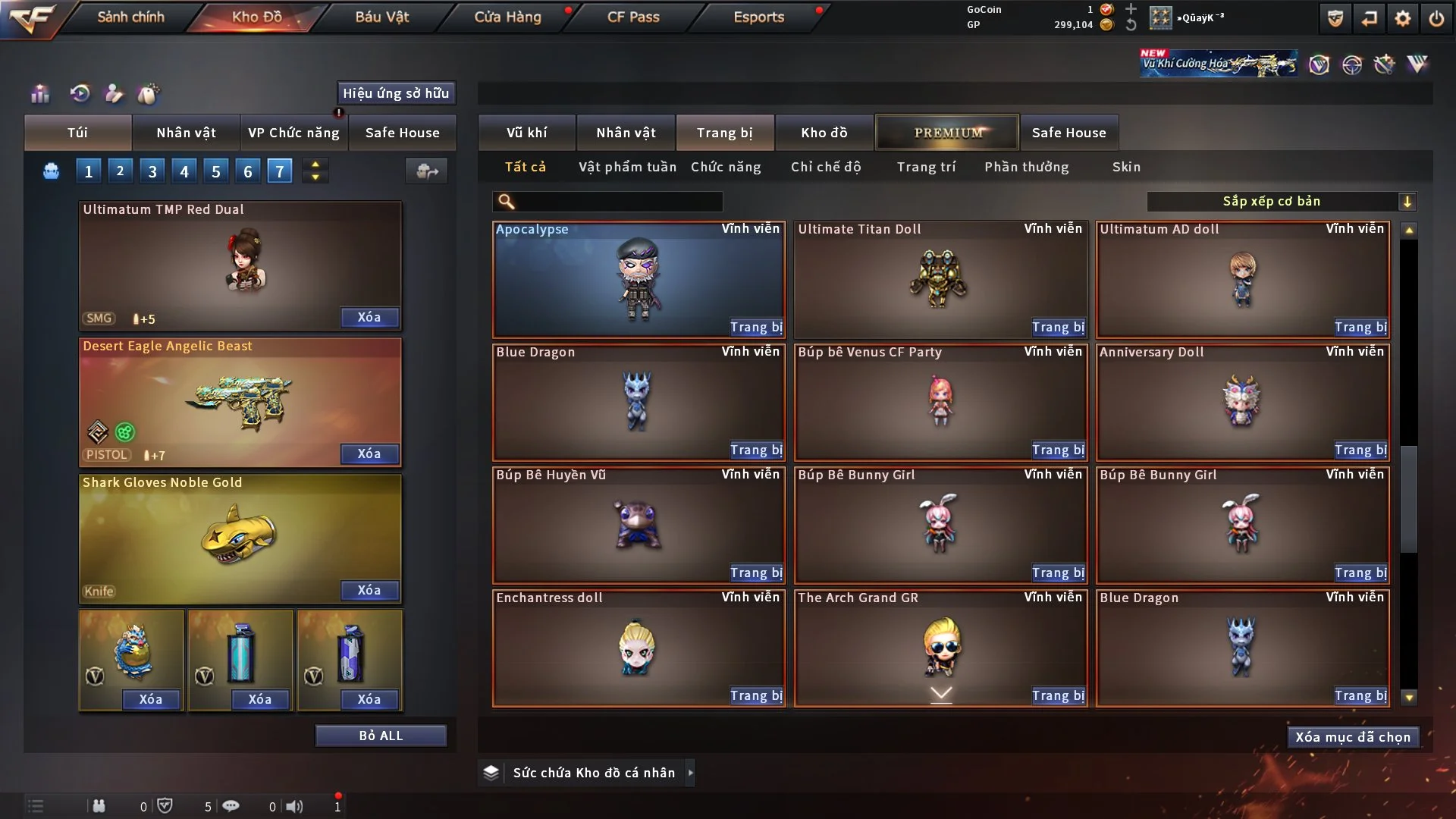Choose bag slot number 3
Viewport: 1456px width, 819px height.
(152, 171)
